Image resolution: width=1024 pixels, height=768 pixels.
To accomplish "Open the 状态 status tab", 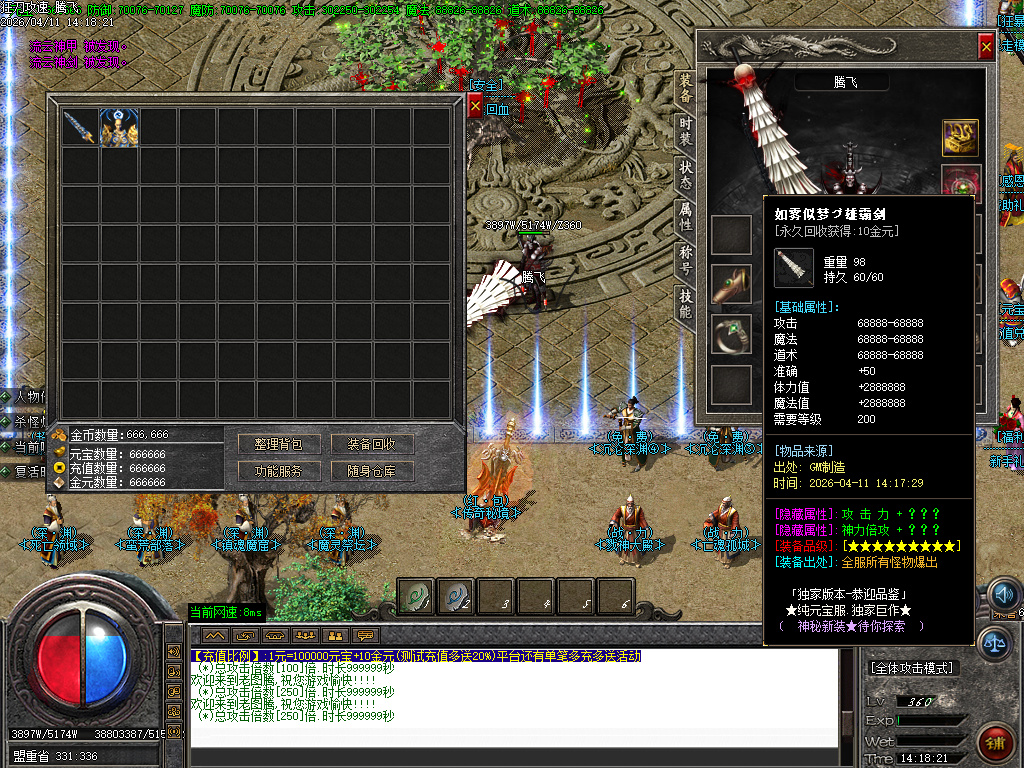I will 685,172.
